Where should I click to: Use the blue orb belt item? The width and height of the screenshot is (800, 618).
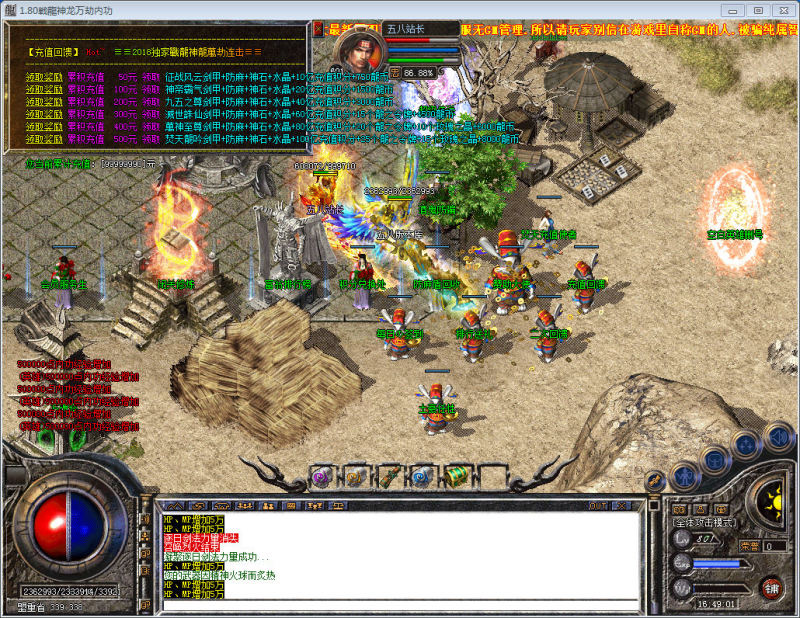(423, 477)
